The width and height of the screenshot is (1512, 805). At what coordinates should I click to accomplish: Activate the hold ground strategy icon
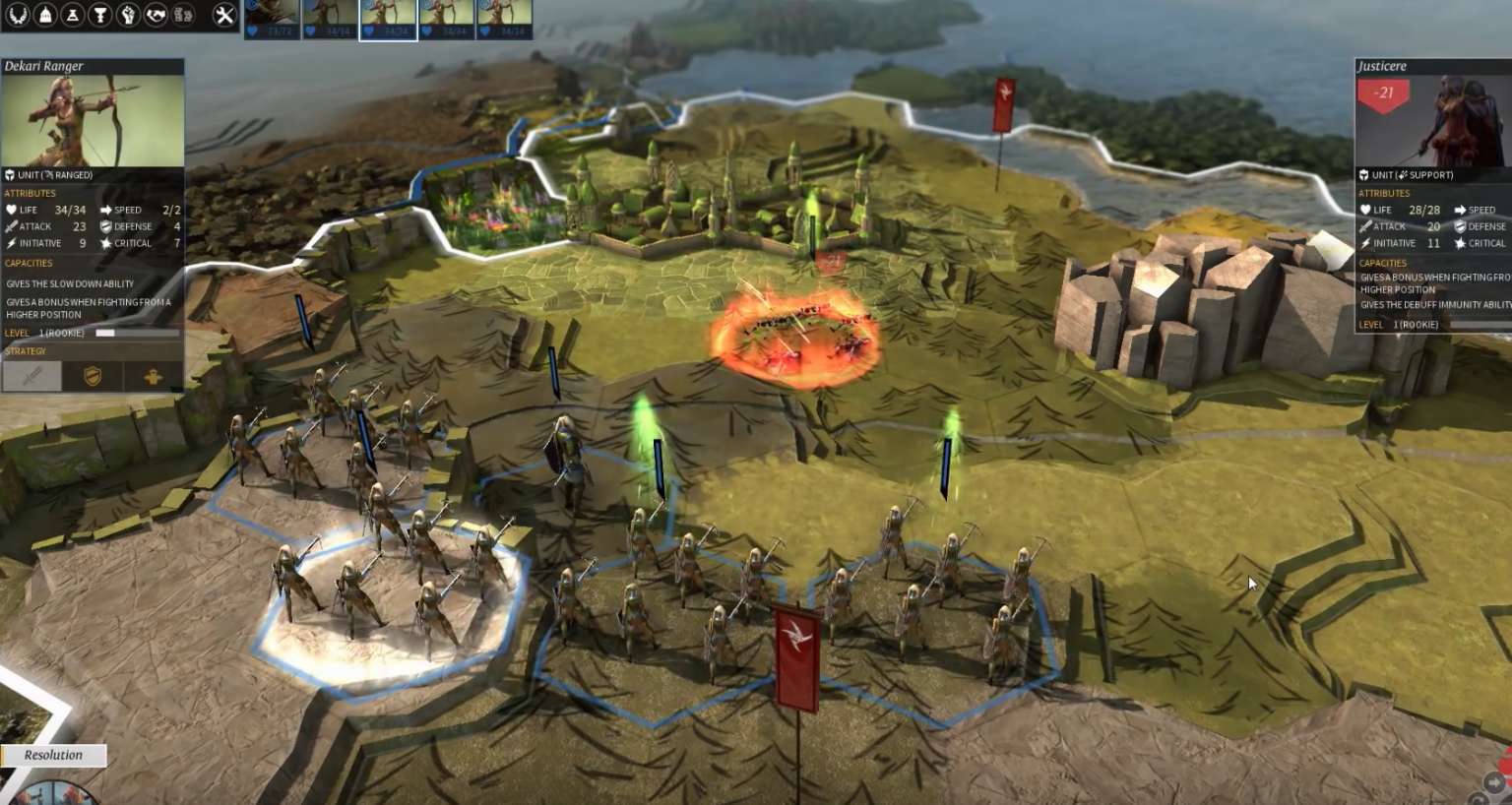tap(155, 375)
